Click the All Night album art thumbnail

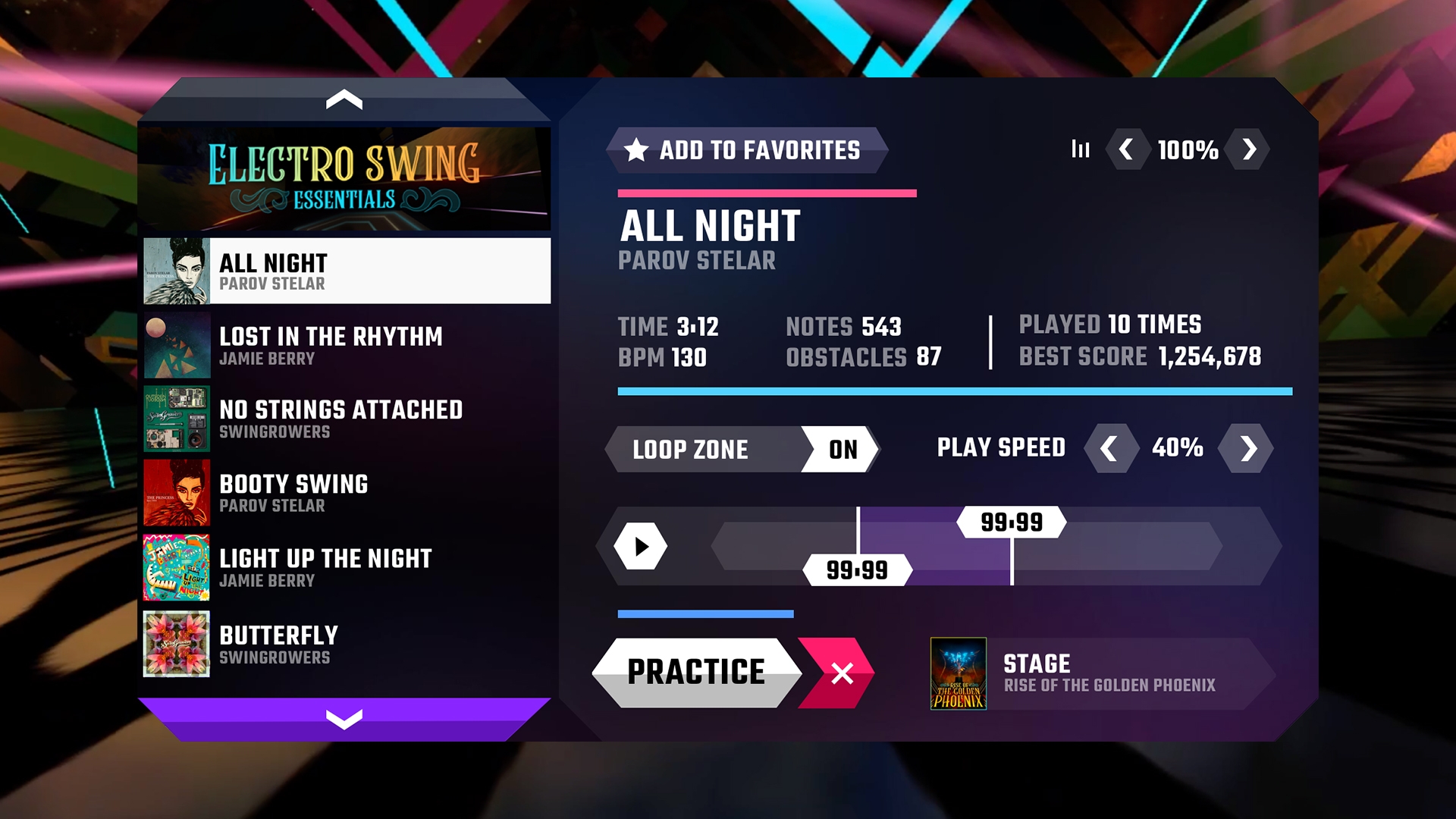(x=176, y=271)
